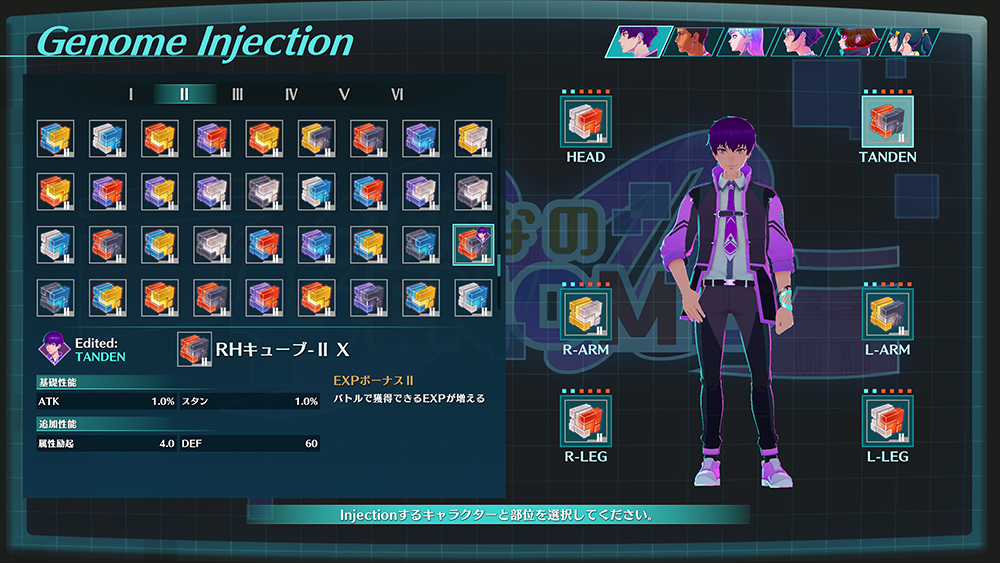Screen dimensions: 1000x563
Task: Pick the character with gold hair ornament
Action: 912,42
